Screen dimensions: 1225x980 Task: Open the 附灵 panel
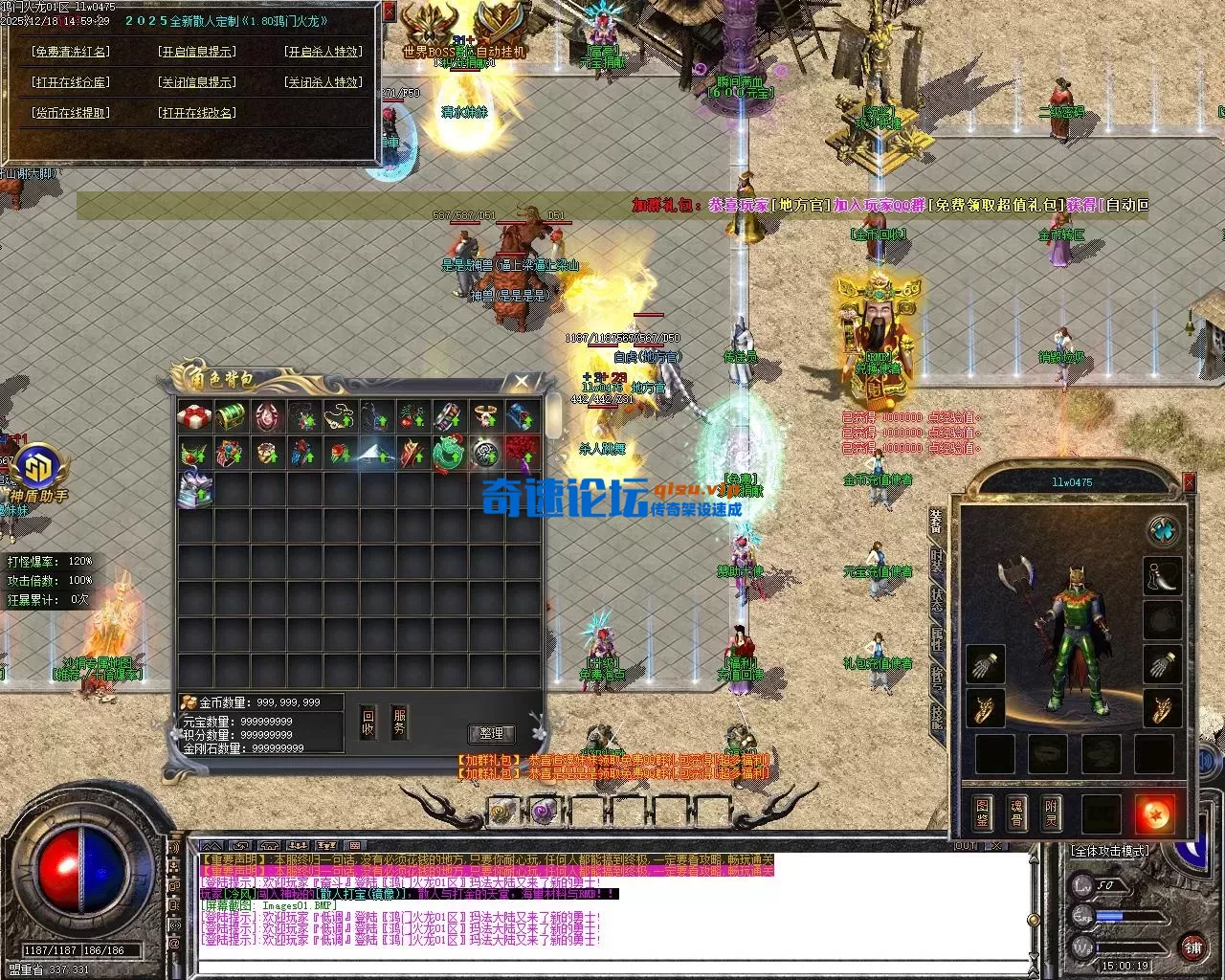point(1051,812)
